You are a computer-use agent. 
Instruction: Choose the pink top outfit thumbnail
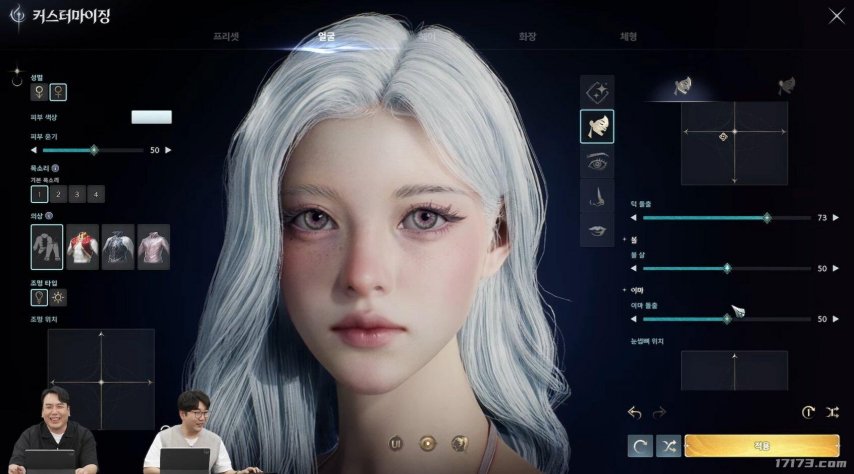[153, 247]
